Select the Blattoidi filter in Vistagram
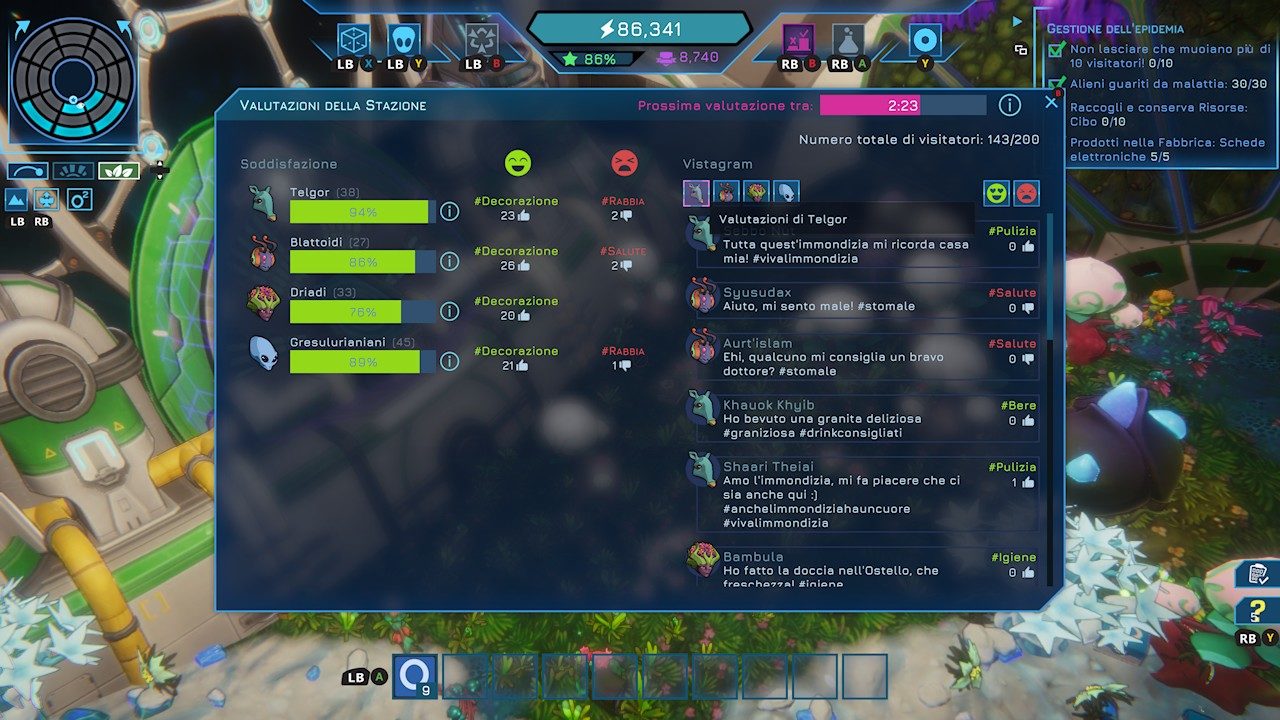Viewport: 1280px width, 720px height. point(726,193)
